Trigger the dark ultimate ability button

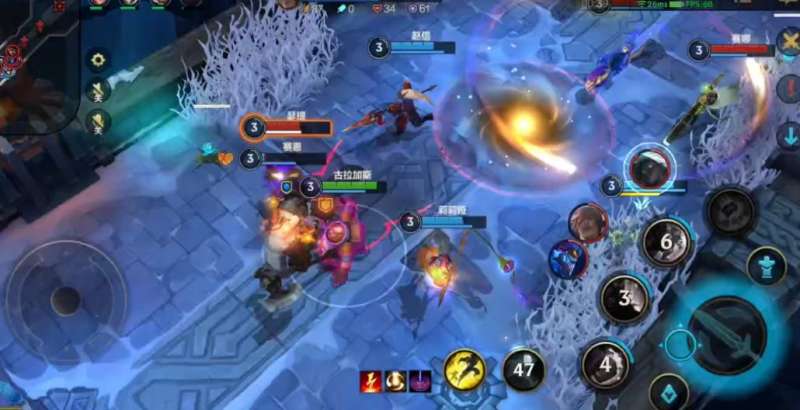pos(730,211)
